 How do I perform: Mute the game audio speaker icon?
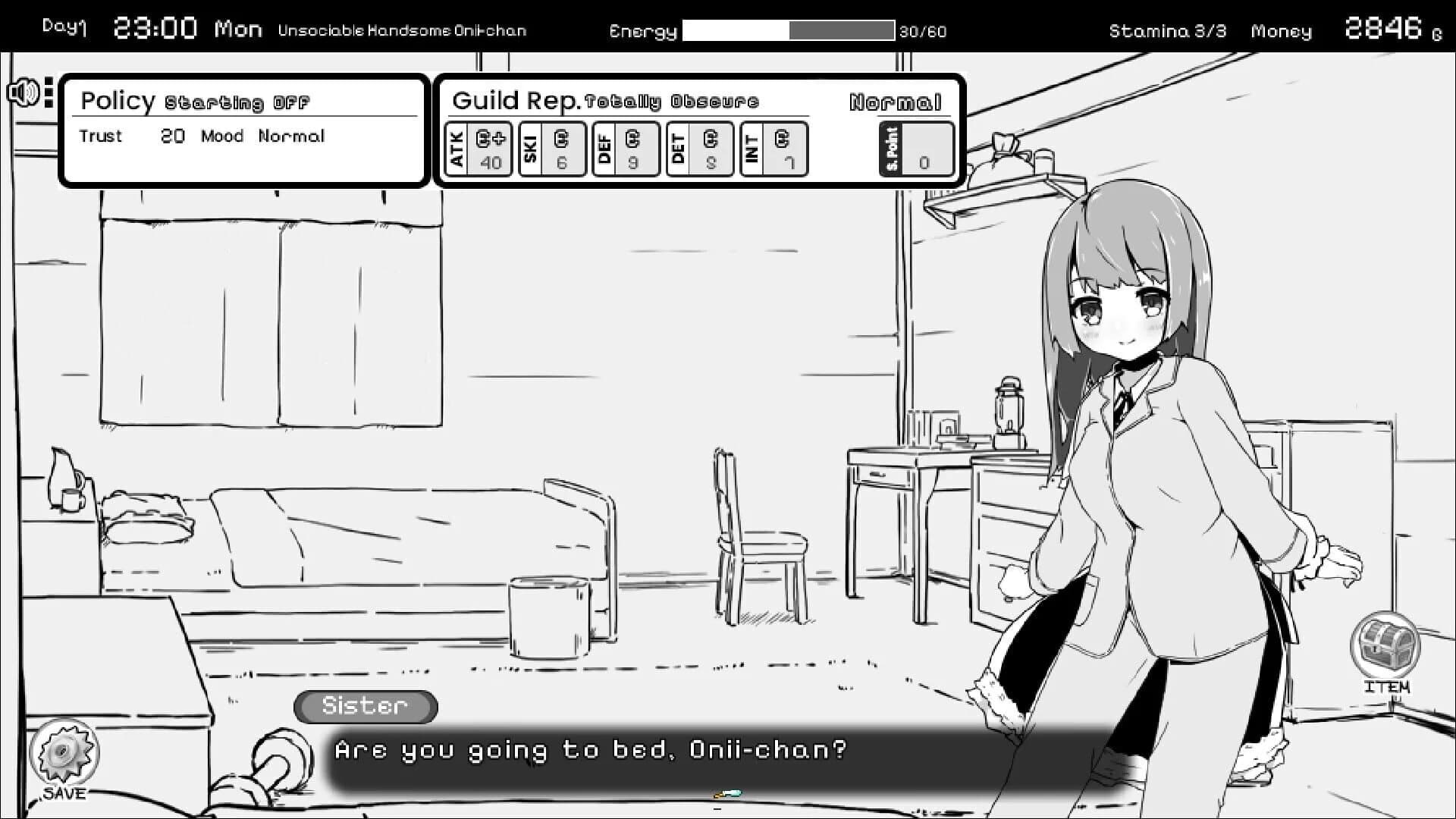click(x=22, y=91)
